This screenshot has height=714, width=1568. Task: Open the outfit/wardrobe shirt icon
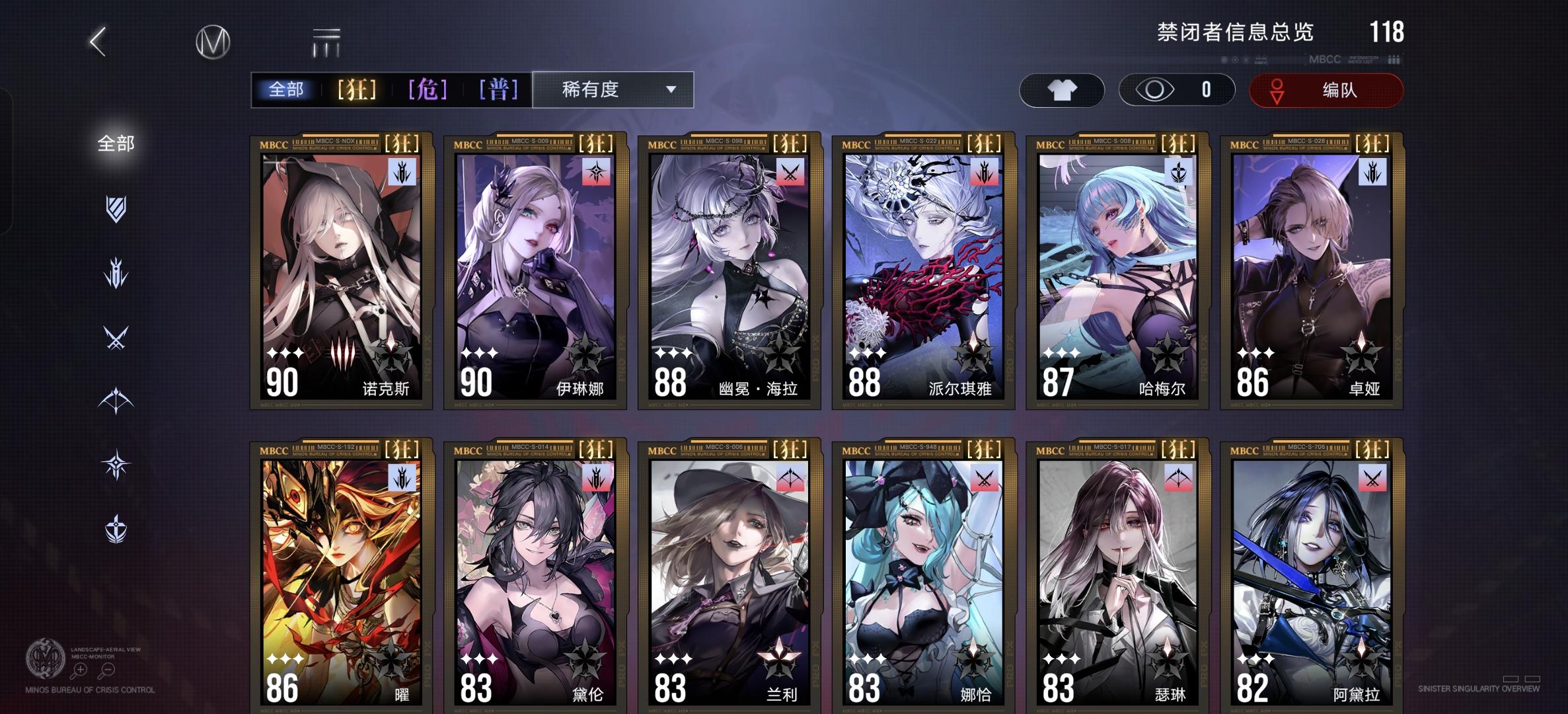coord(1062,91)
